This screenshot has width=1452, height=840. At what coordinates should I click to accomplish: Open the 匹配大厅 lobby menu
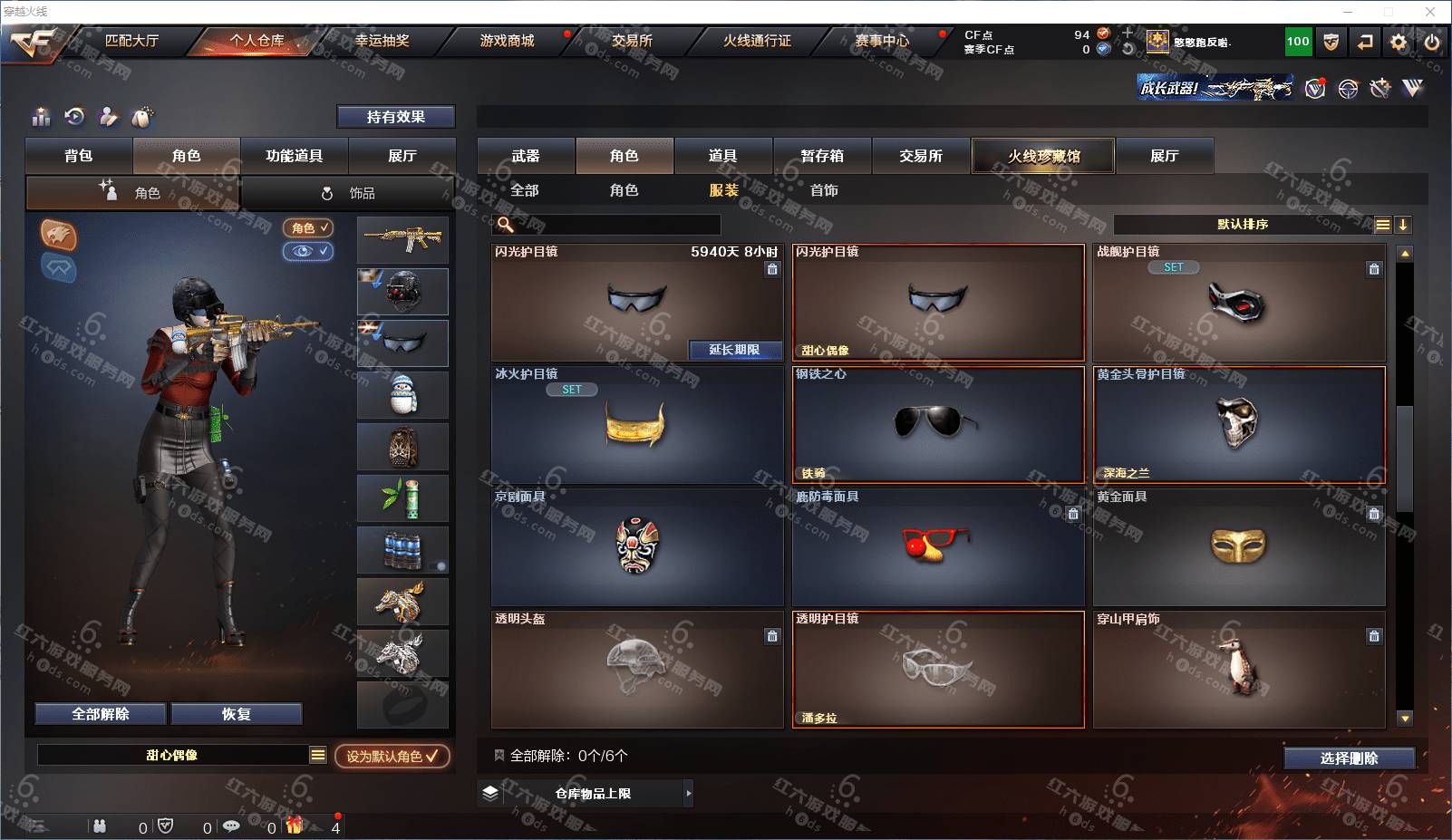pyautogui.click(x=131, y=41)
